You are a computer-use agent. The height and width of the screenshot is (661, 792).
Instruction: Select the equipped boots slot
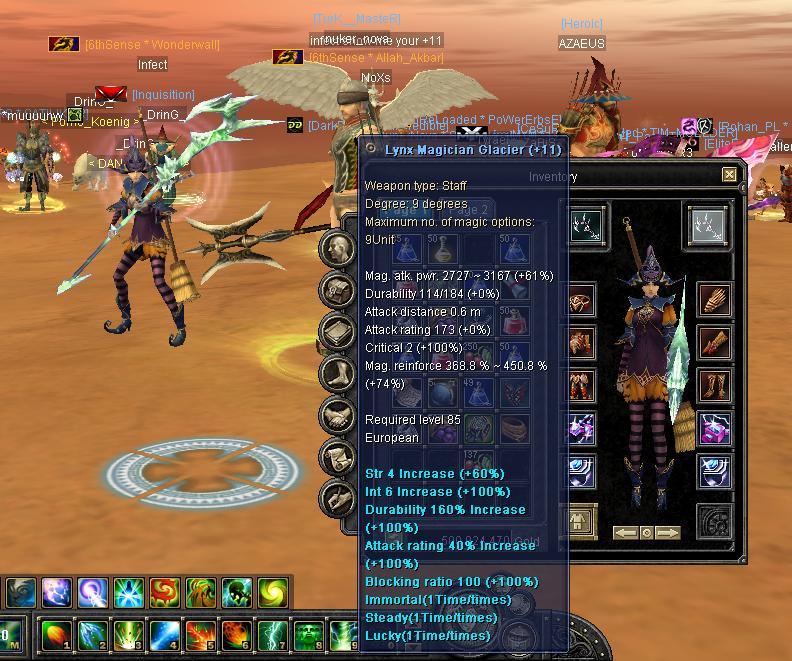[714, 385]
